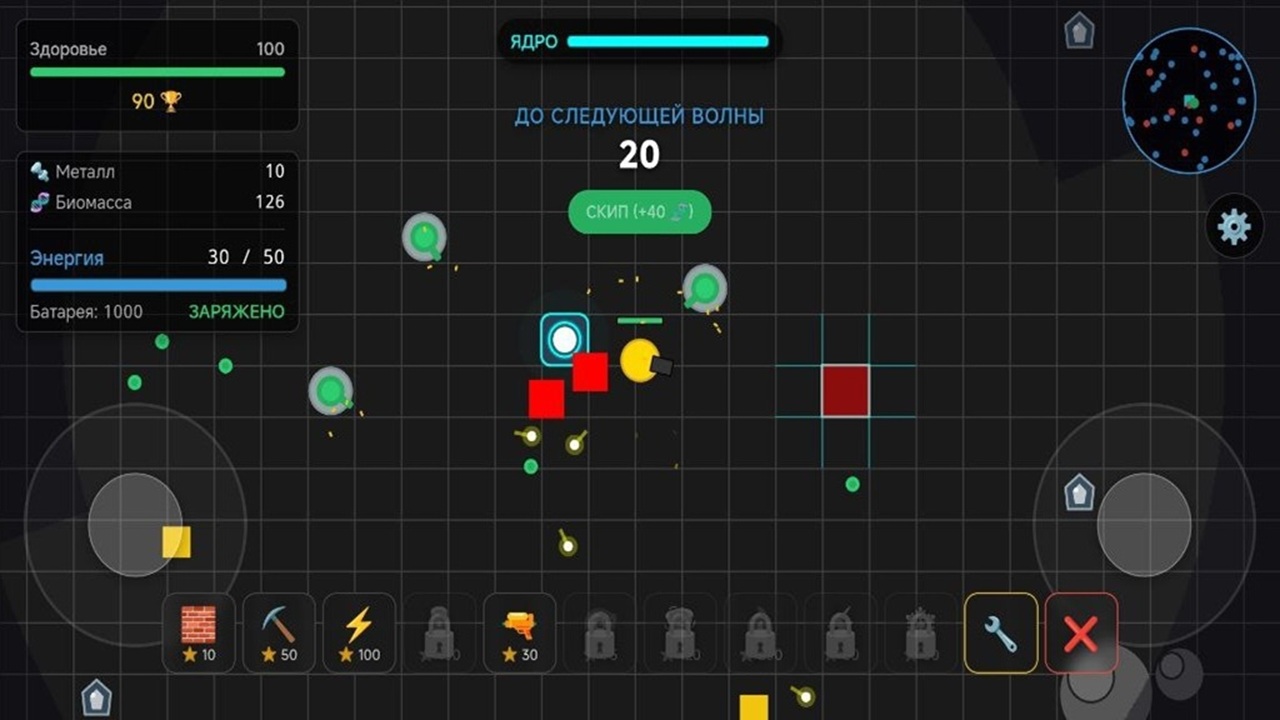Unlock the first padlocked hotbar slot
The image size is (1280, 720).
[x=439, y=632]
